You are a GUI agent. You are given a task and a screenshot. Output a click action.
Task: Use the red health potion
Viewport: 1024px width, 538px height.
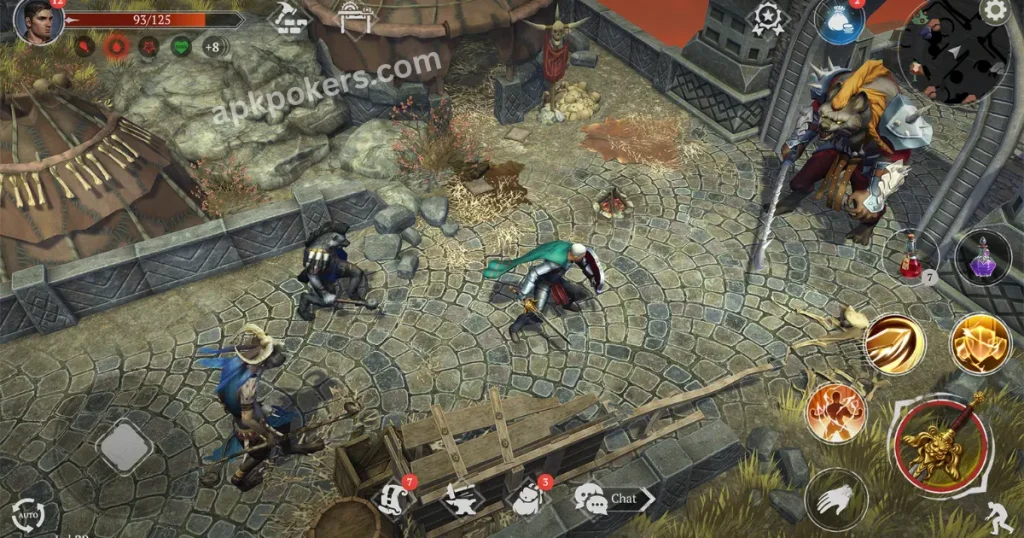(910, 256)
